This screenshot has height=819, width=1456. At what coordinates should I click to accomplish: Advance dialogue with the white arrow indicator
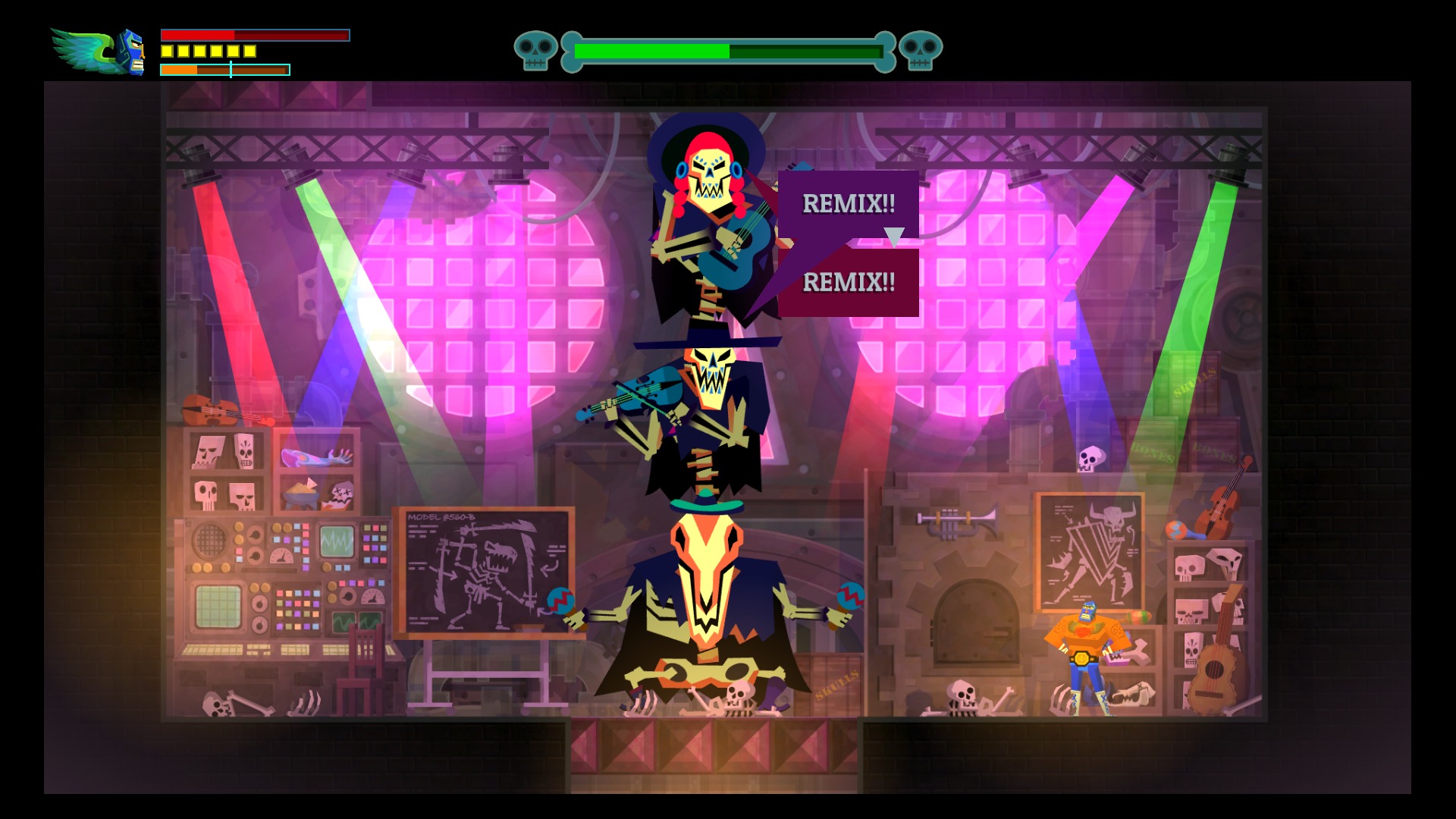coord(894,237)
